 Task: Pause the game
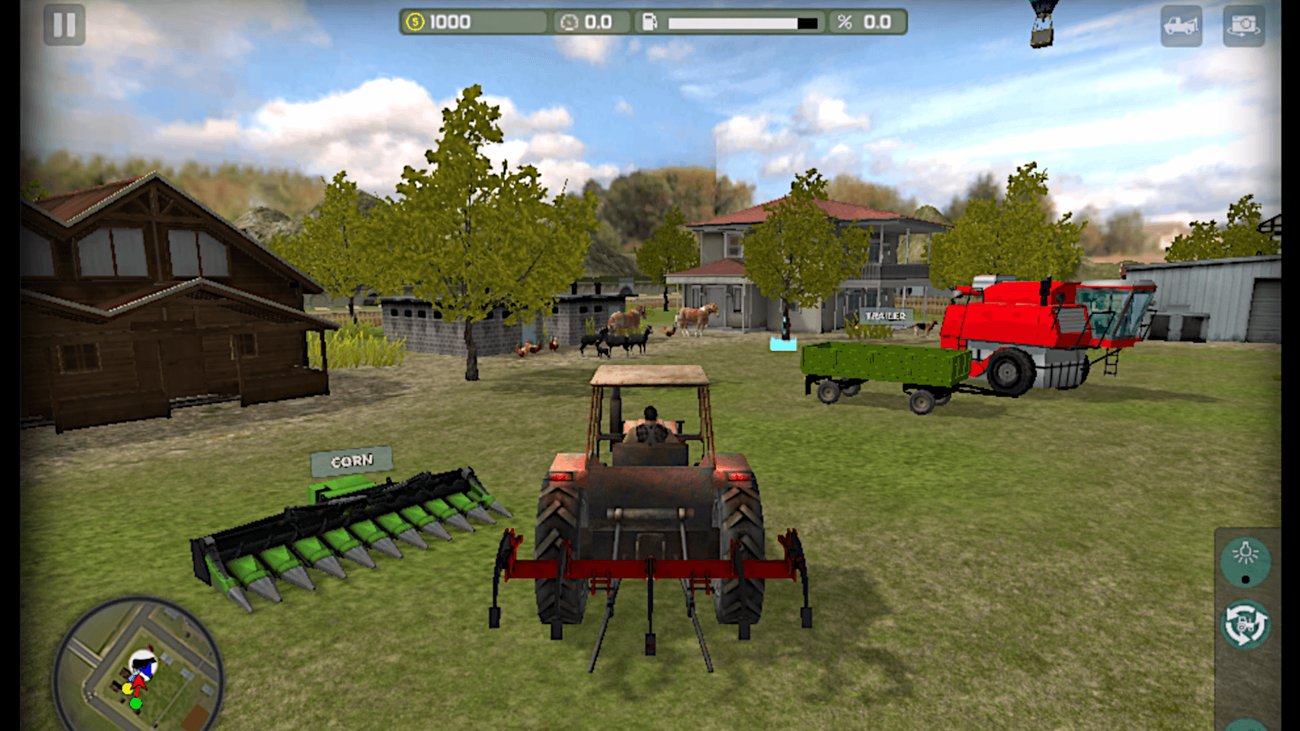pyautogui.click(x=64, y=24)
